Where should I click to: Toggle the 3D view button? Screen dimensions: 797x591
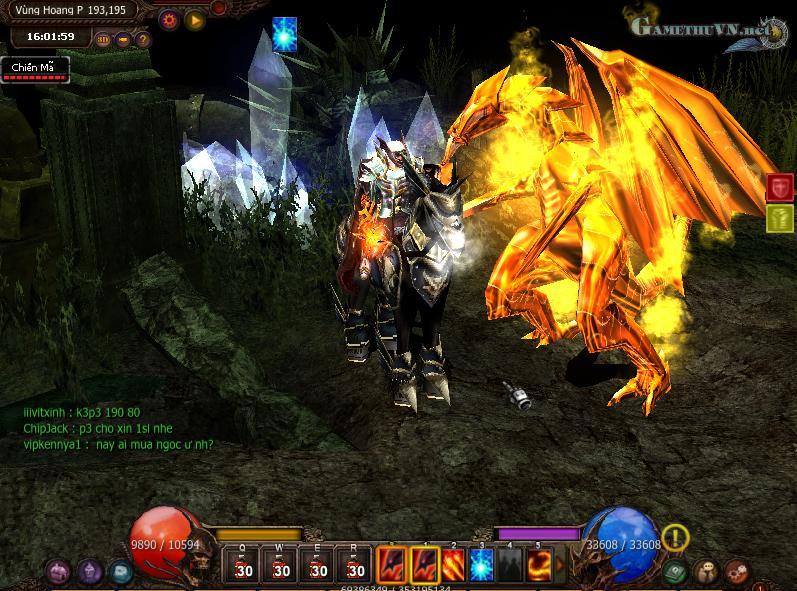click(104, 40)
